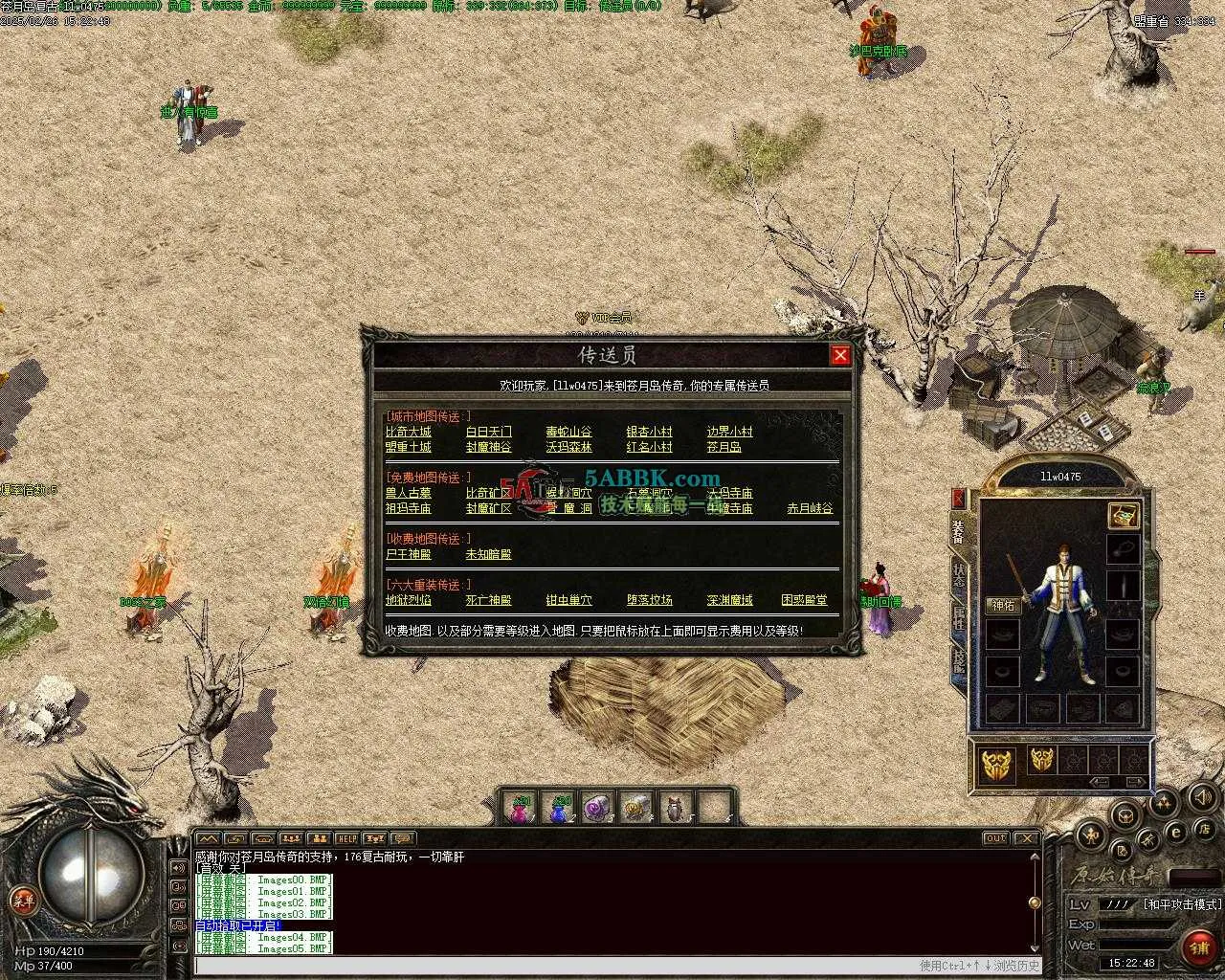The height and width of the screenshot is (980, 1225).
Task: Teleport to 赤月峡谷
Action: [x=810, y=508]
